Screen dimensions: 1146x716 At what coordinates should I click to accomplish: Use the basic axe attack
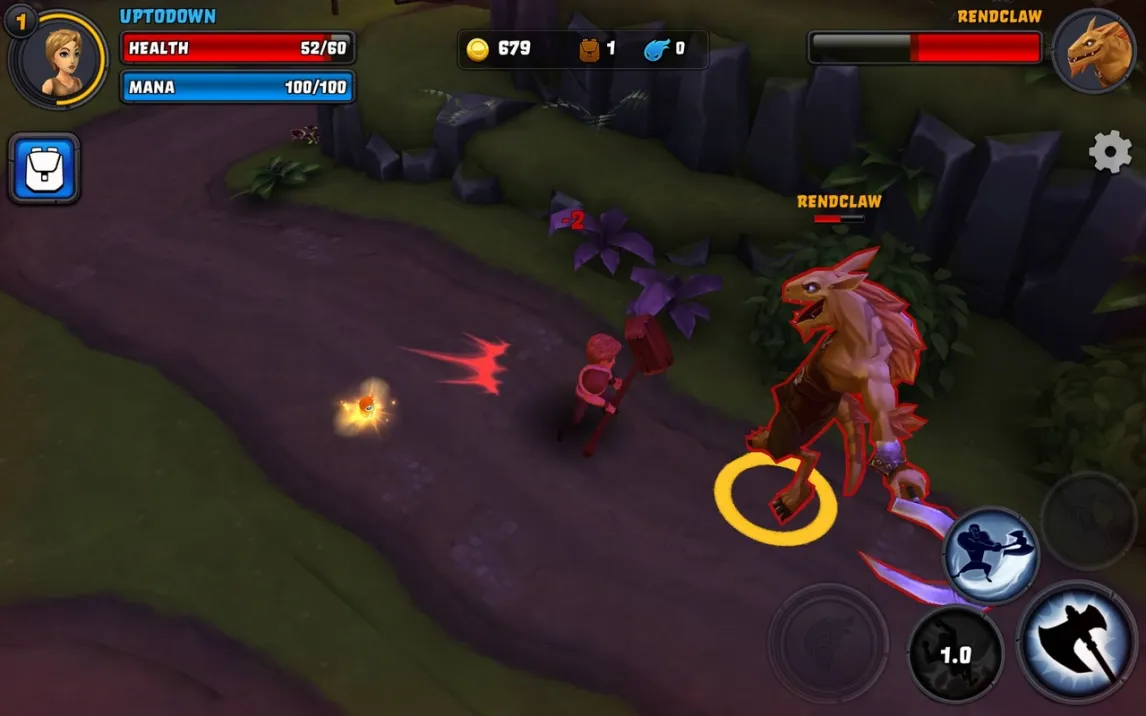(1076, 641)
